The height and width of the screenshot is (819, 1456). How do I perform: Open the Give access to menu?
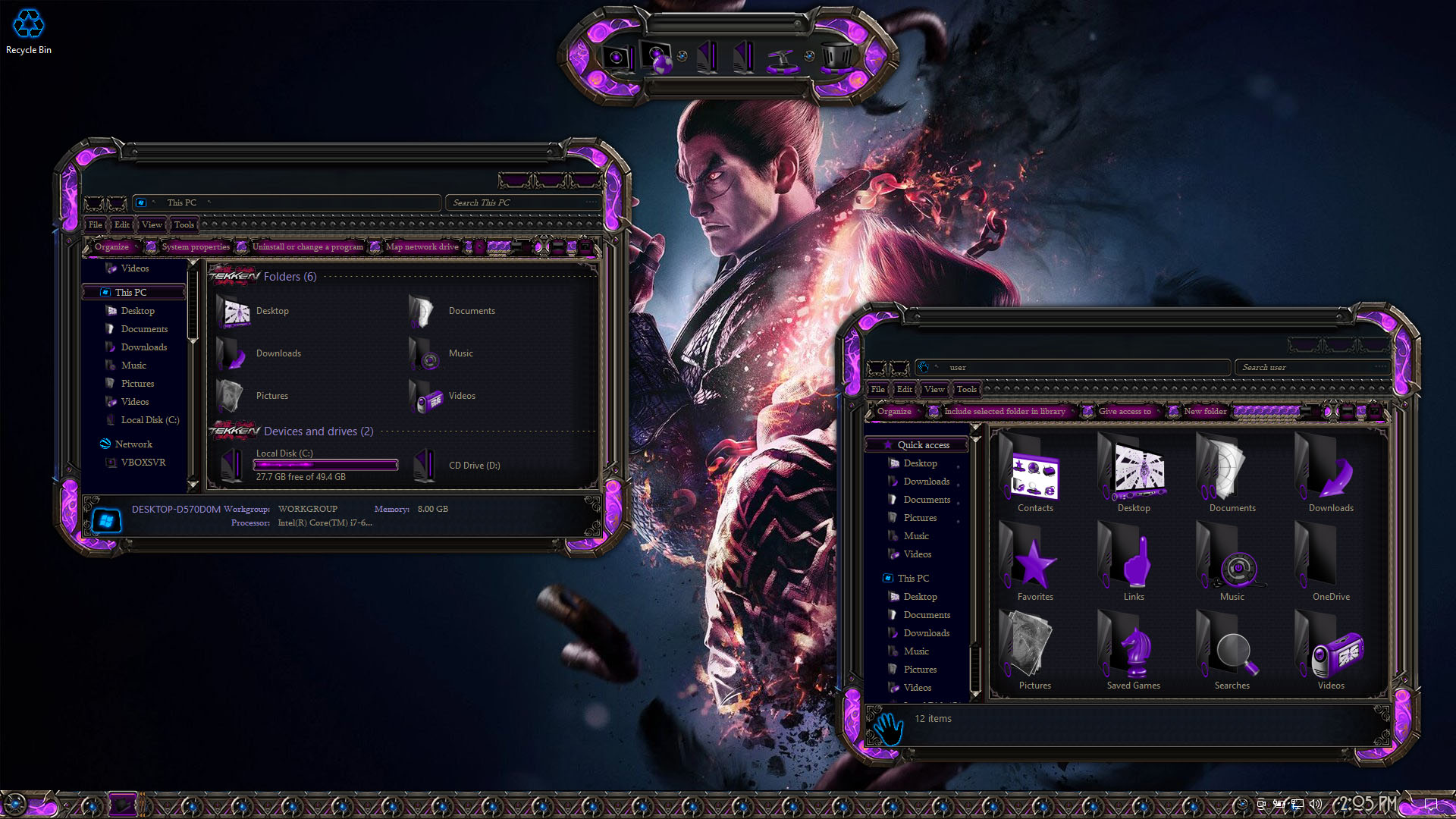tap(1125, 411)
